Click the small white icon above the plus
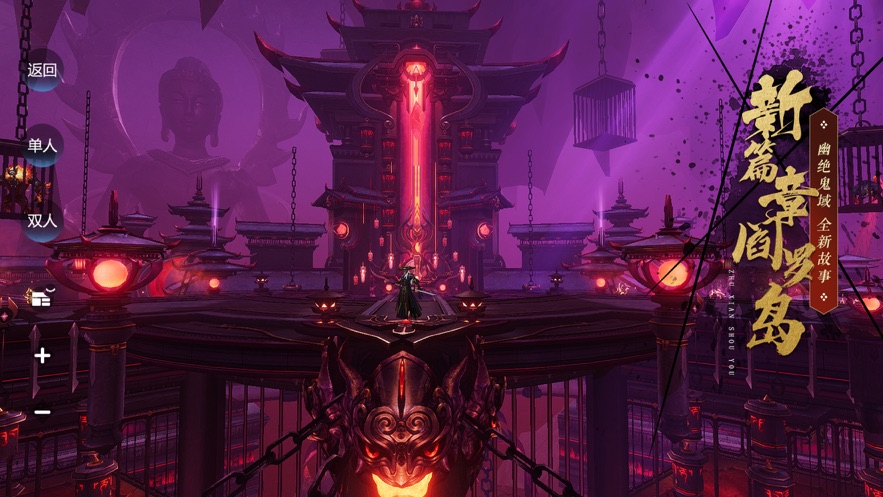 pyautogui.click(x=41, y=296)
